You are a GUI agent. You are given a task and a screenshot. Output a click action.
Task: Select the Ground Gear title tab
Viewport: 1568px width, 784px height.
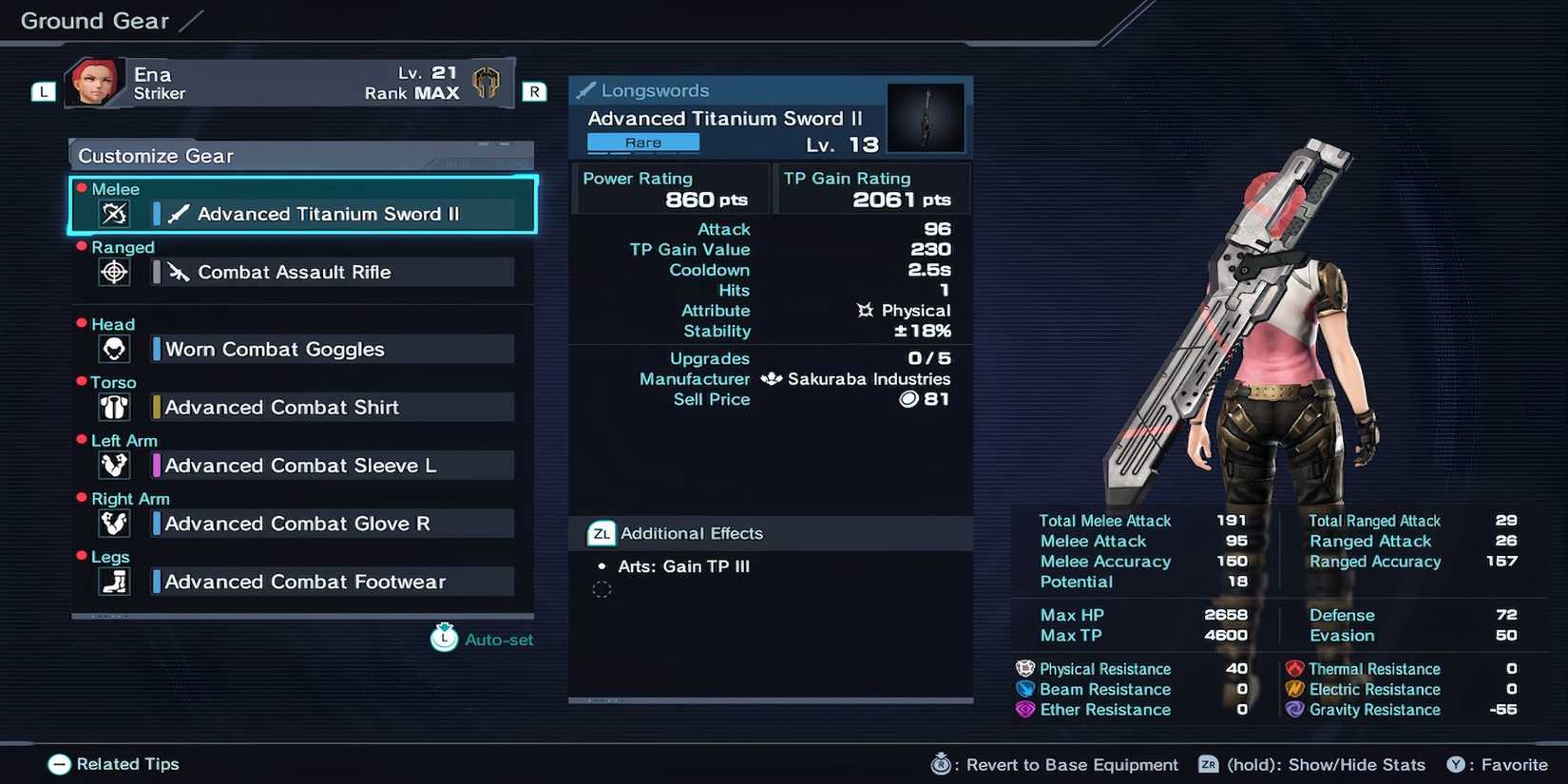coord(92,20)
